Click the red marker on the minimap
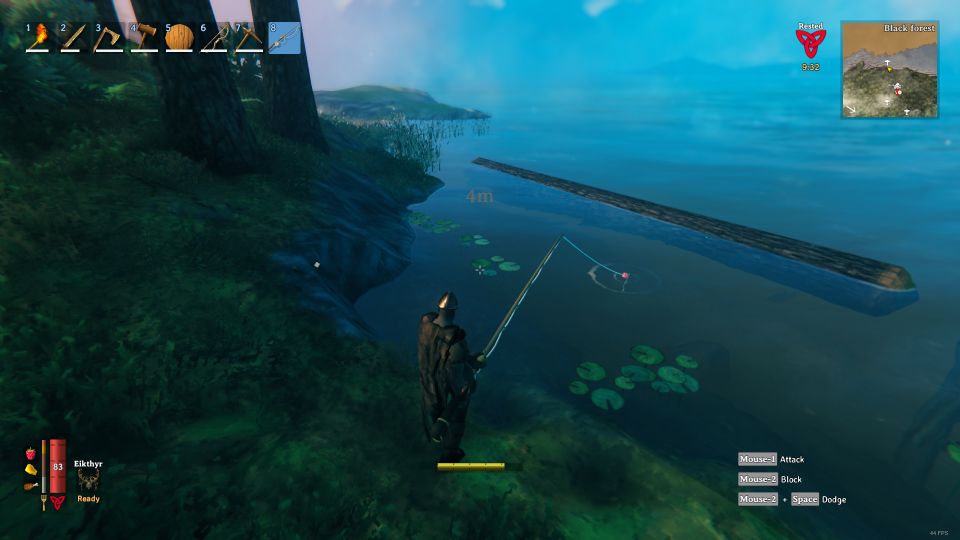The width and height of the screenshot is (960, 540). tap(898, 92)
